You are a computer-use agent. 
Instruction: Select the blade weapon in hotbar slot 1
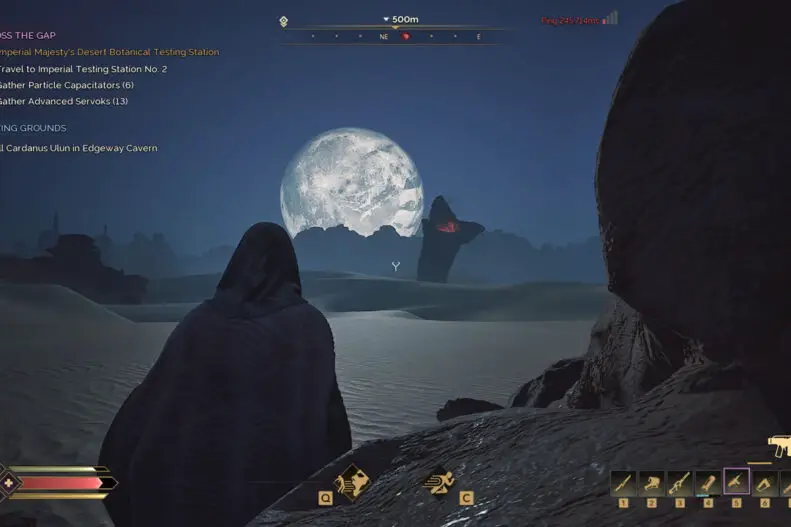623,484
